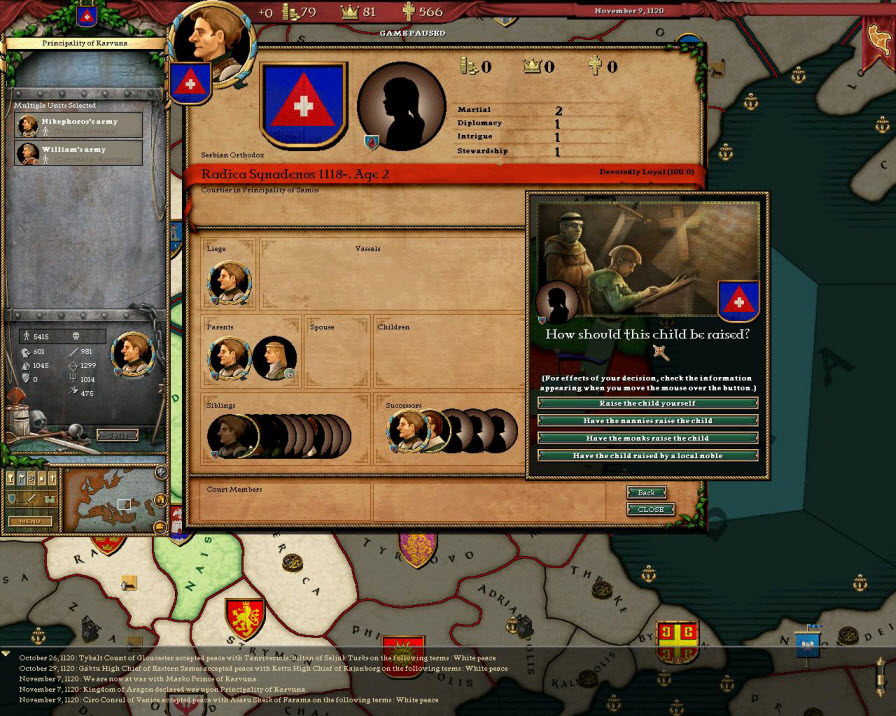
Task: View the army commander's portrait
Action: [131, 352]
